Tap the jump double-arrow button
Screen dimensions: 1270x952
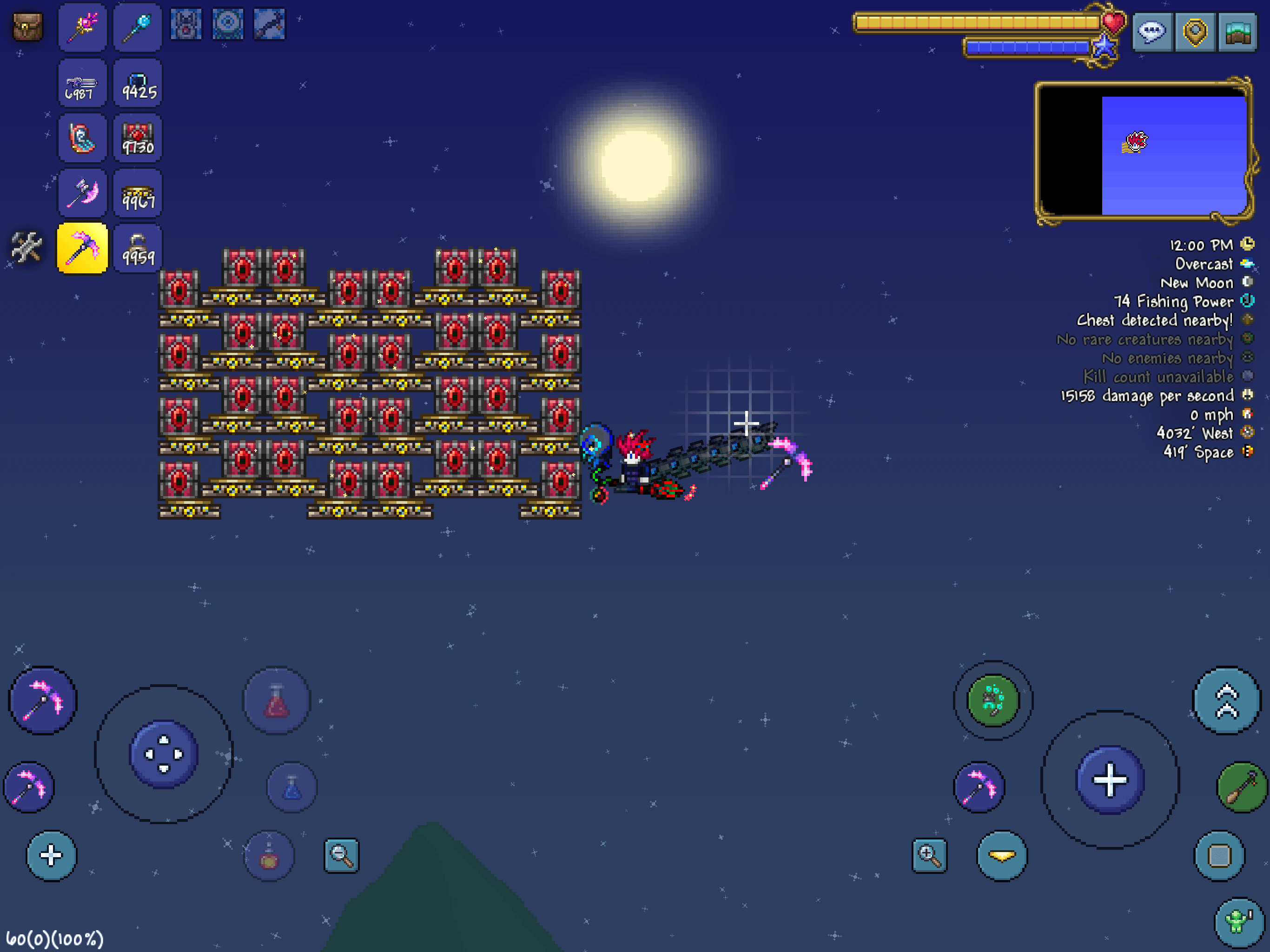1226,701
